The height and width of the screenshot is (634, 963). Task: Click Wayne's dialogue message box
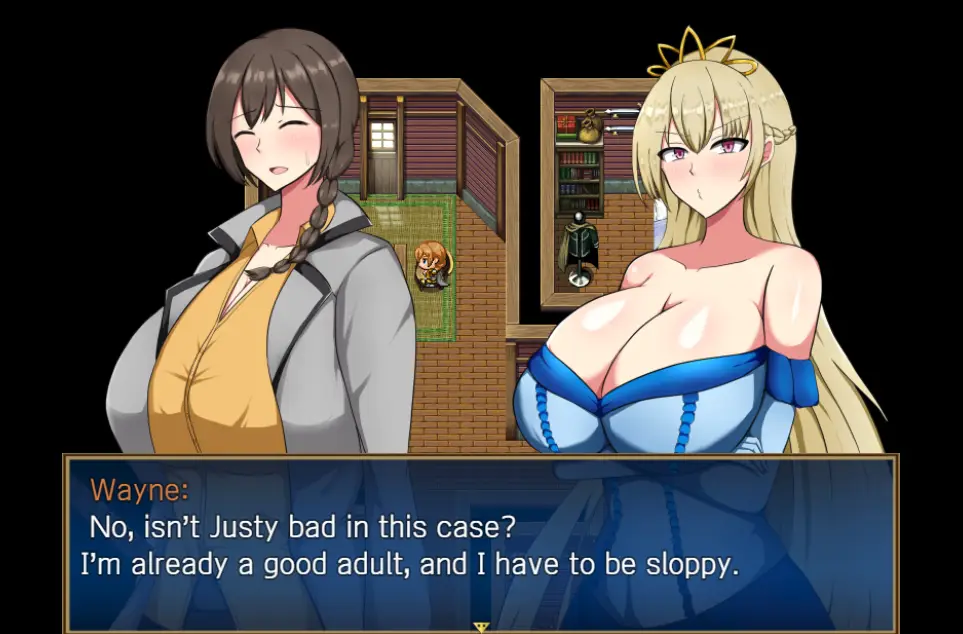tap(481, 540)
